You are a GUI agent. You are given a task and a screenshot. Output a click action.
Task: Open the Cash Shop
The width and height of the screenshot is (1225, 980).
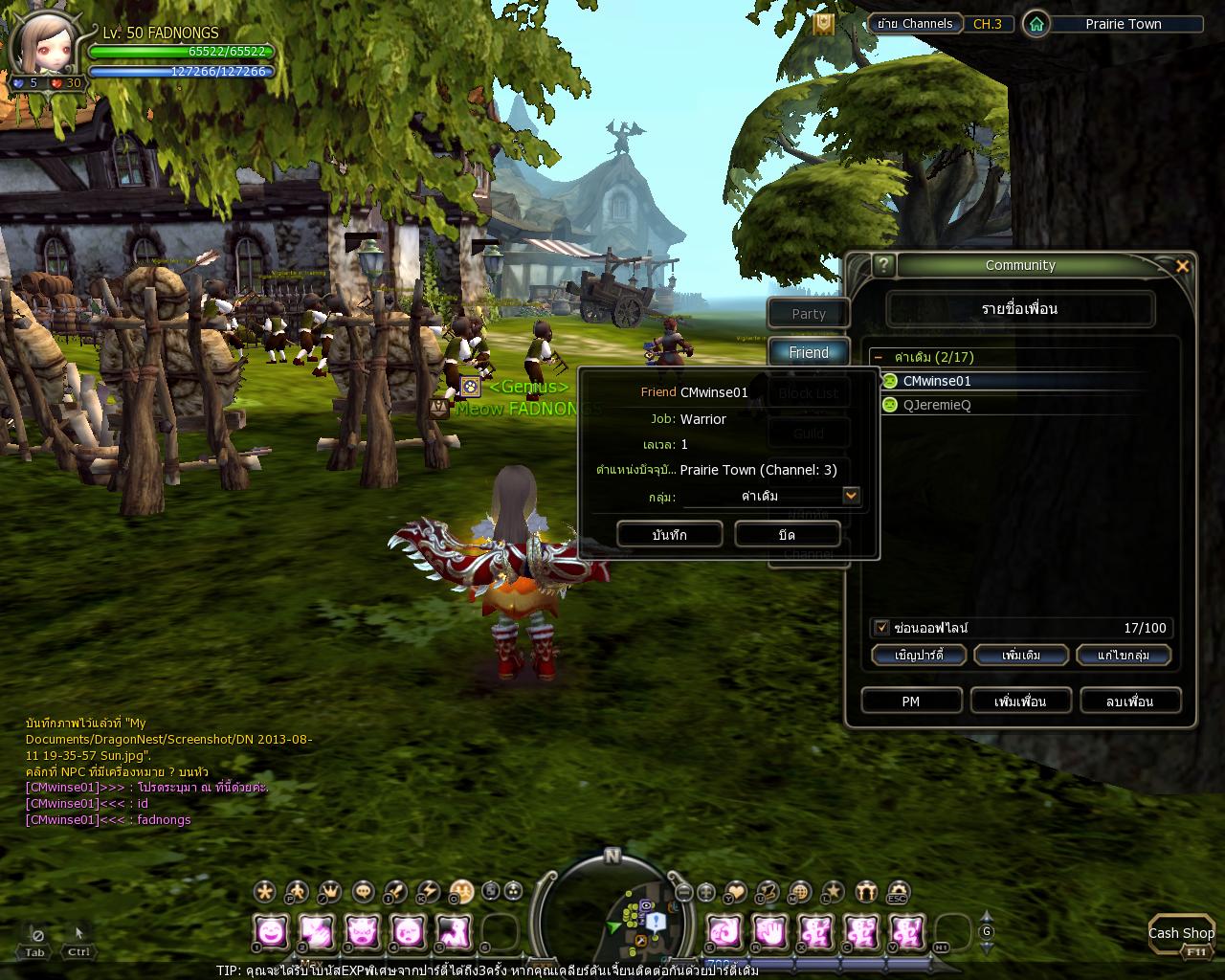click(1181, 934)
